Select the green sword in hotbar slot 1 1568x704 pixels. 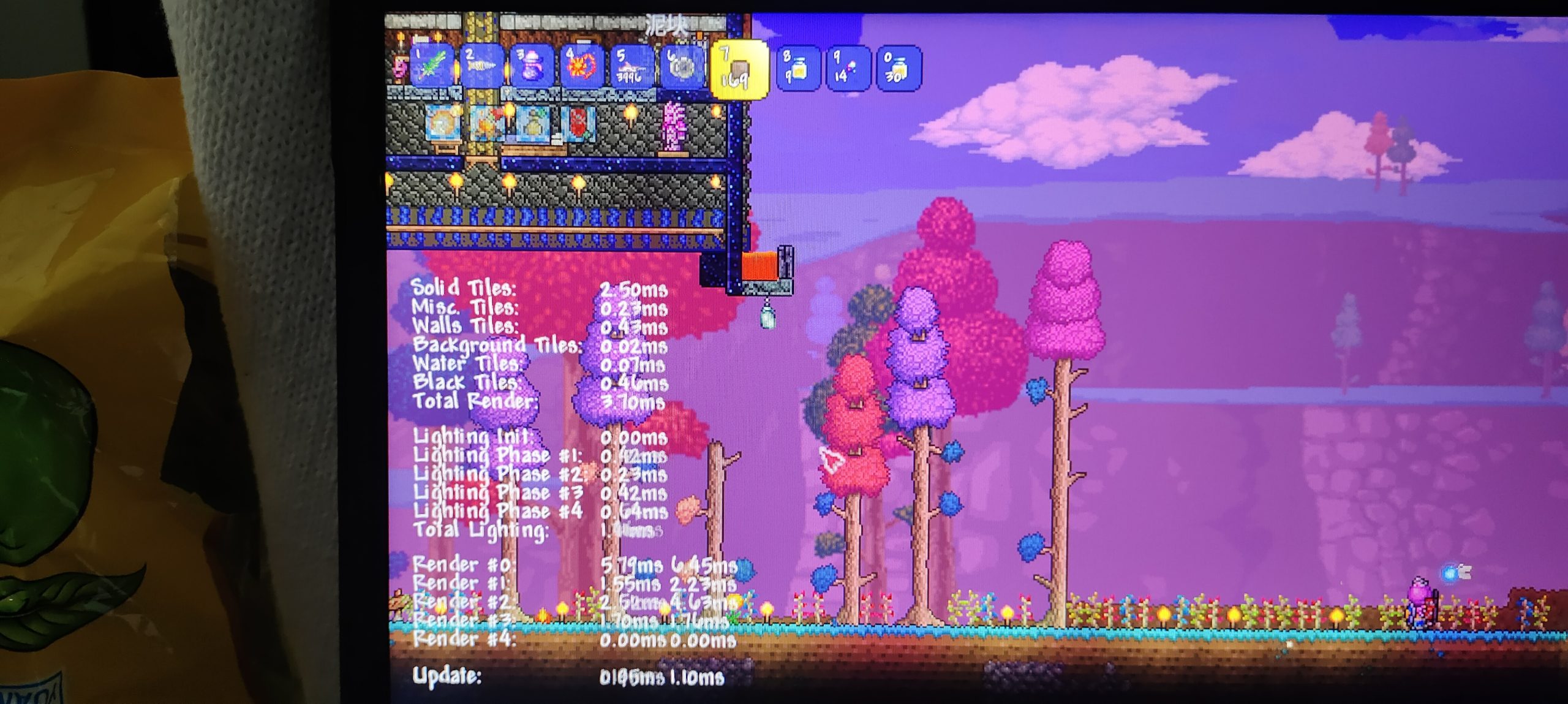(x=432, y=67)
